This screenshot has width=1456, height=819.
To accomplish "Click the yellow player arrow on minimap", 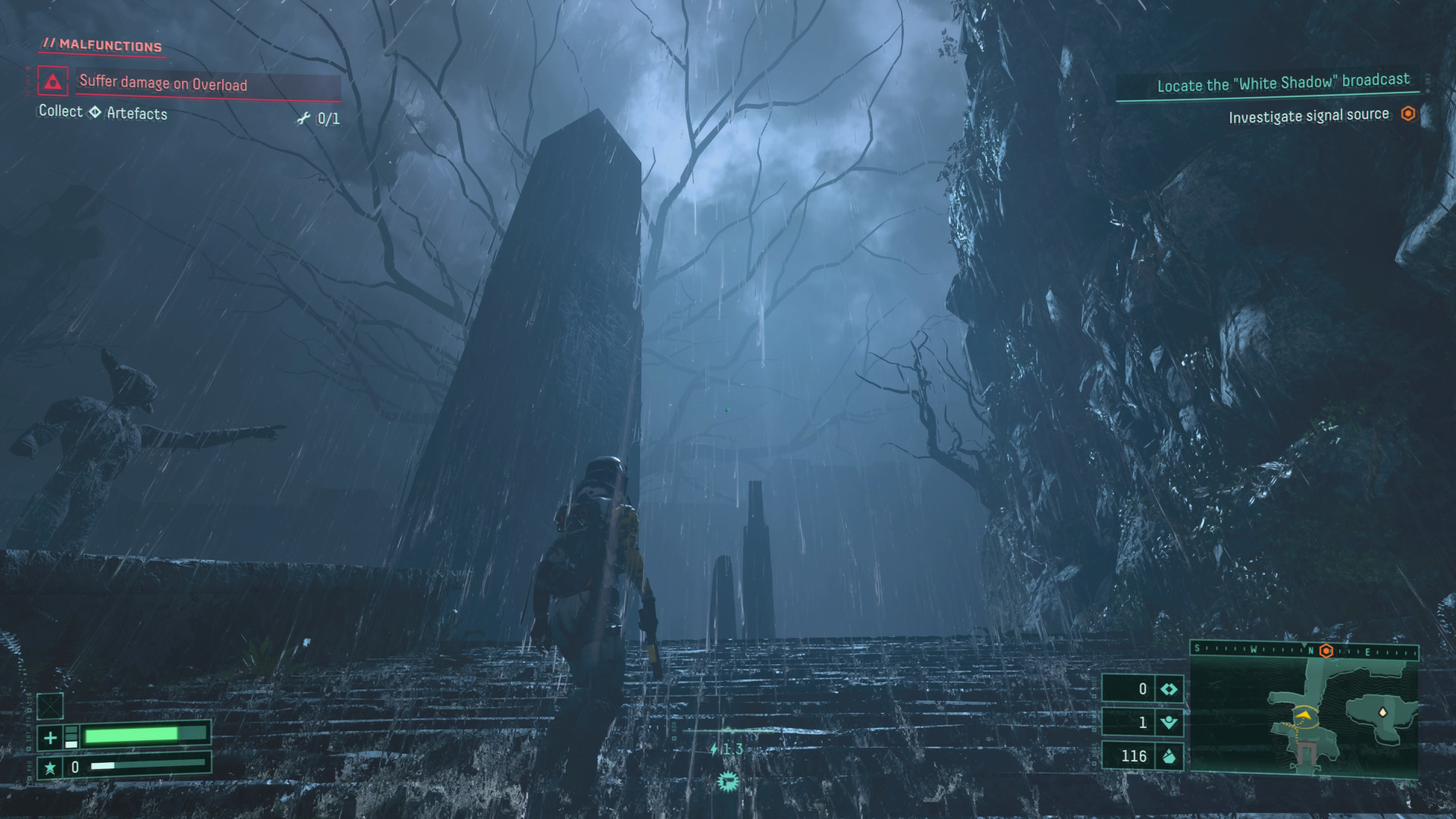I will (x=1304, y=714).
